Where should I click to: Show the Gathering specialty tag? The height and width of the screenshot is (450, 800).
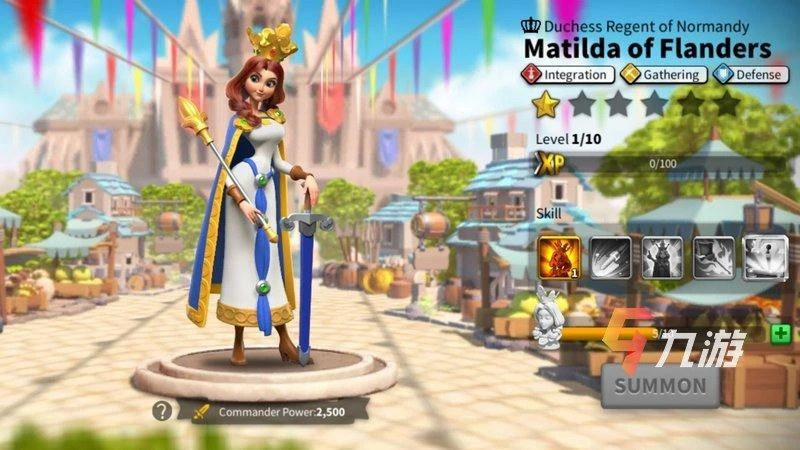coord(662,74)
